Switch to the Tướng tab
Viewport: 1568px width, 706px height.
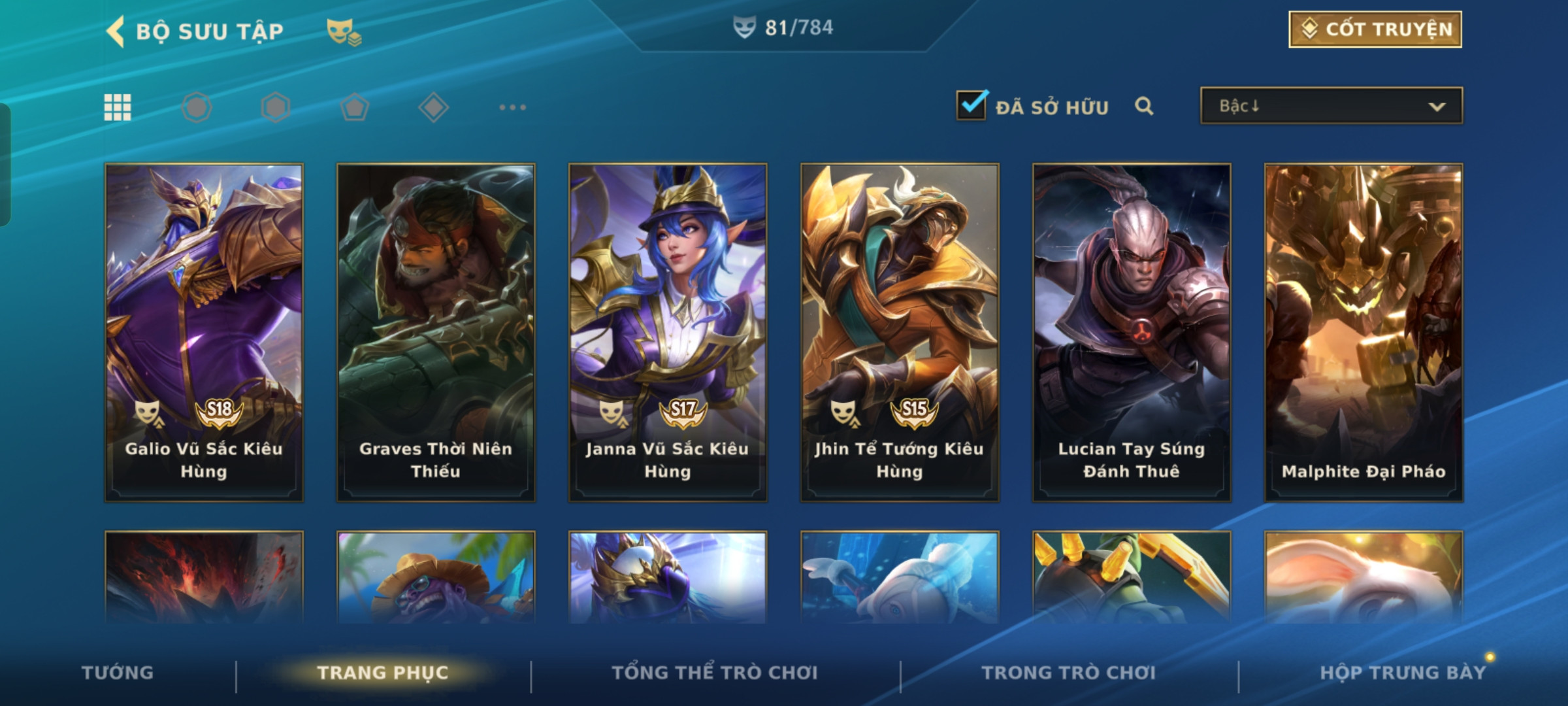click(118, 673)
